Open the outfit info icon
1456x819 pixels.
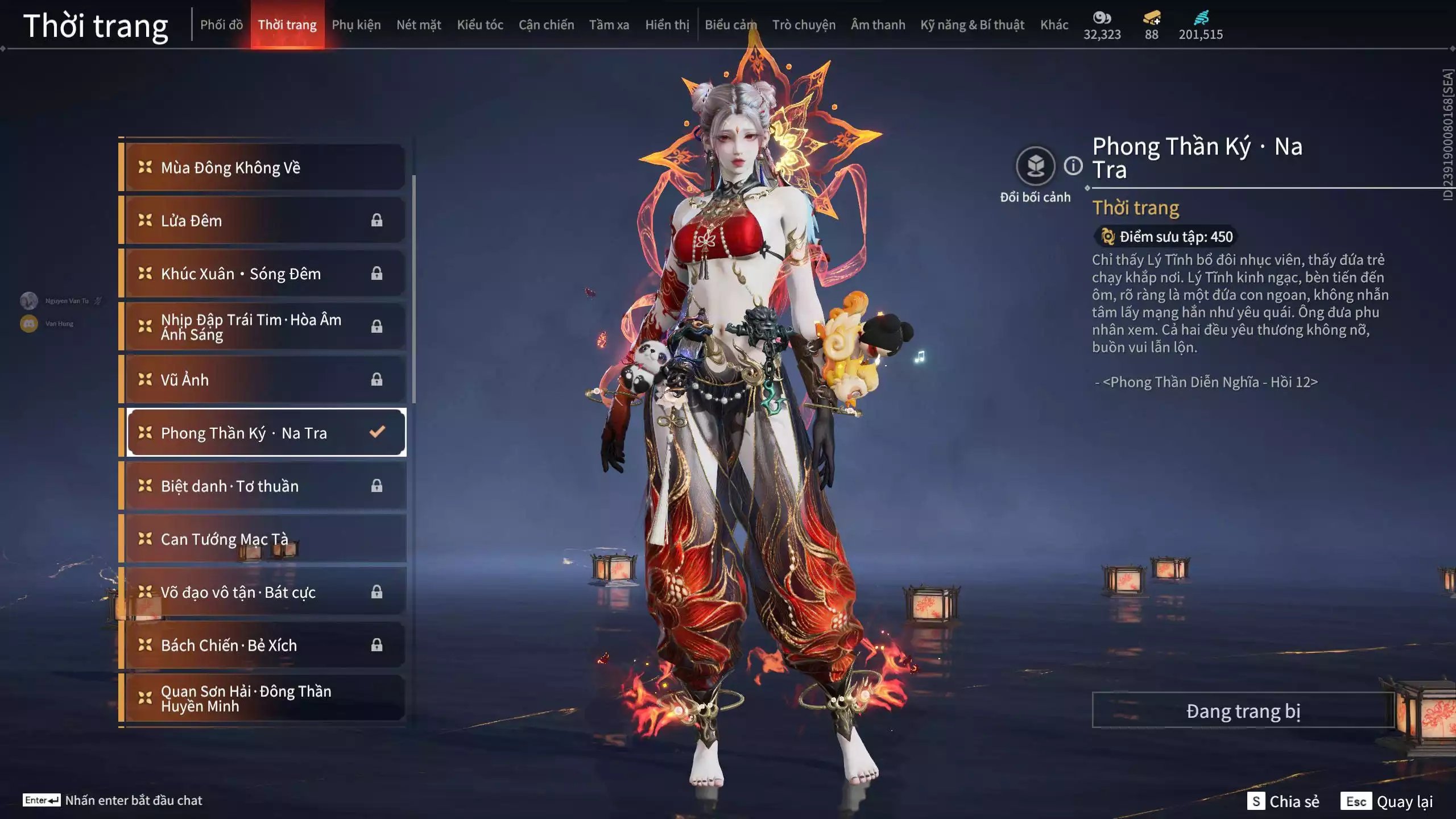pyautogui.click(x=1073, y=166)
